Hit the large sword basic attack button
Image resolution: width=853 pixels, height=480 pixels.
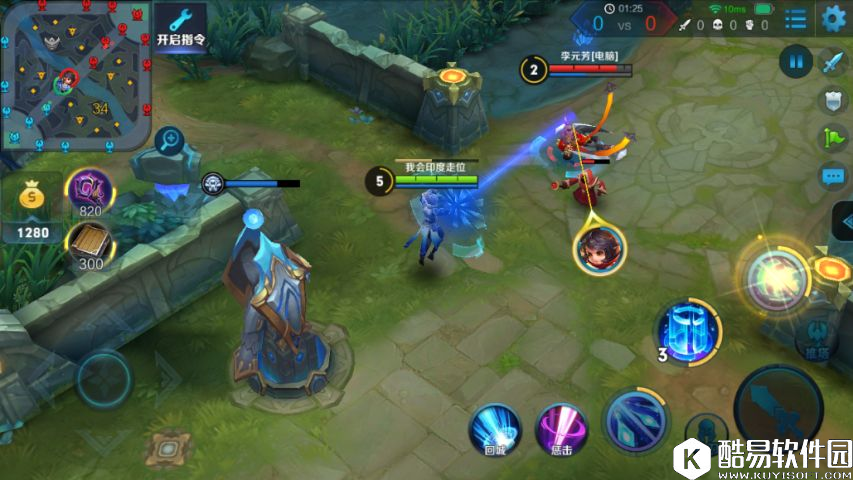[x=778, y=407]
